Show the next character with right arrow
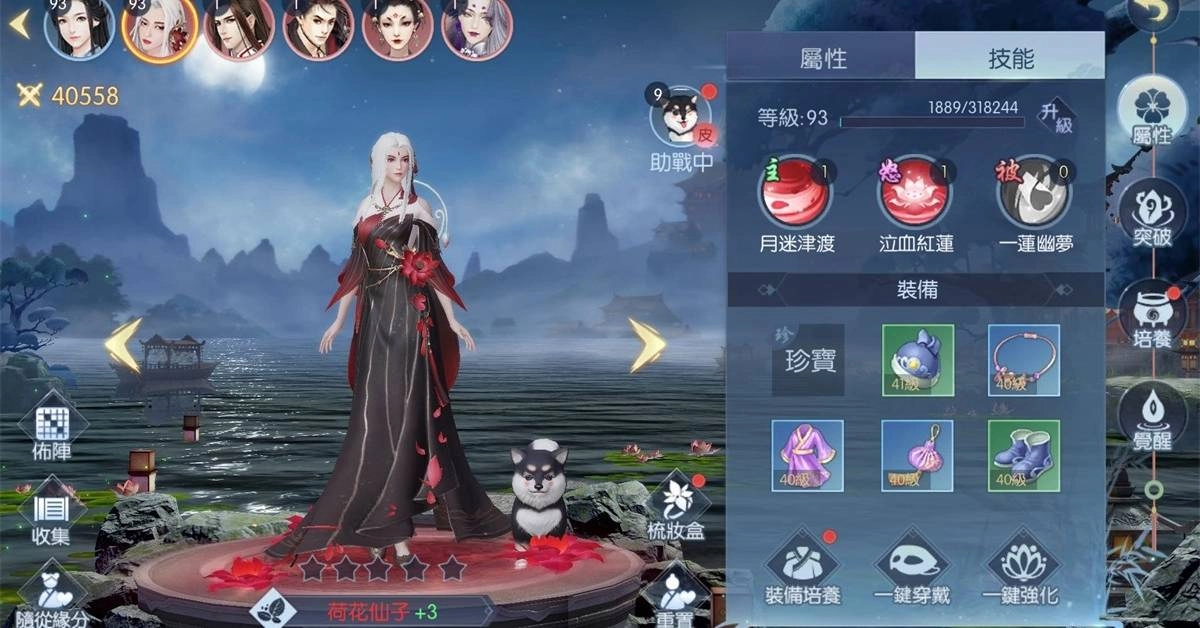 click(647, 345)
